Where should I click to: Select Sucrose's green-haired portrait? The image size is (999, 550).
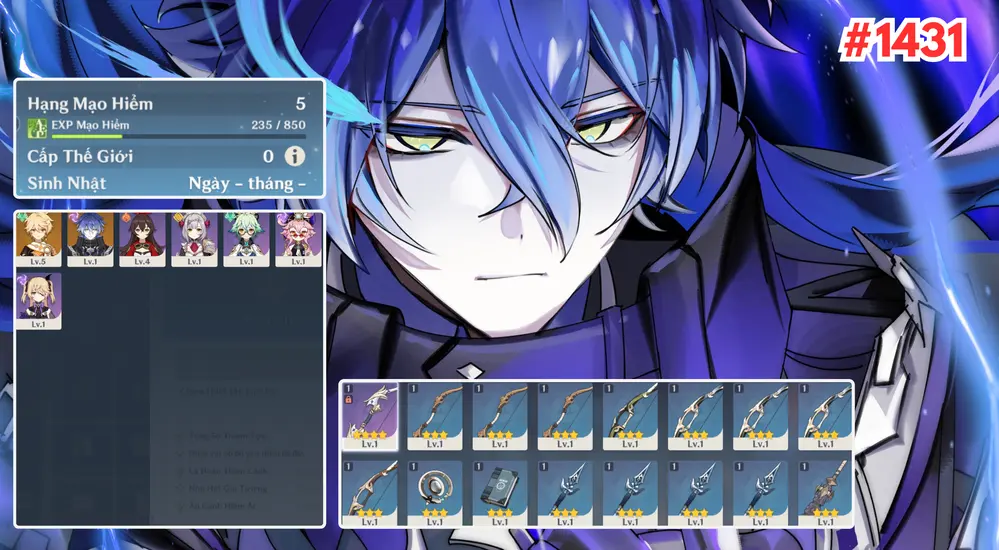(247, 238)
